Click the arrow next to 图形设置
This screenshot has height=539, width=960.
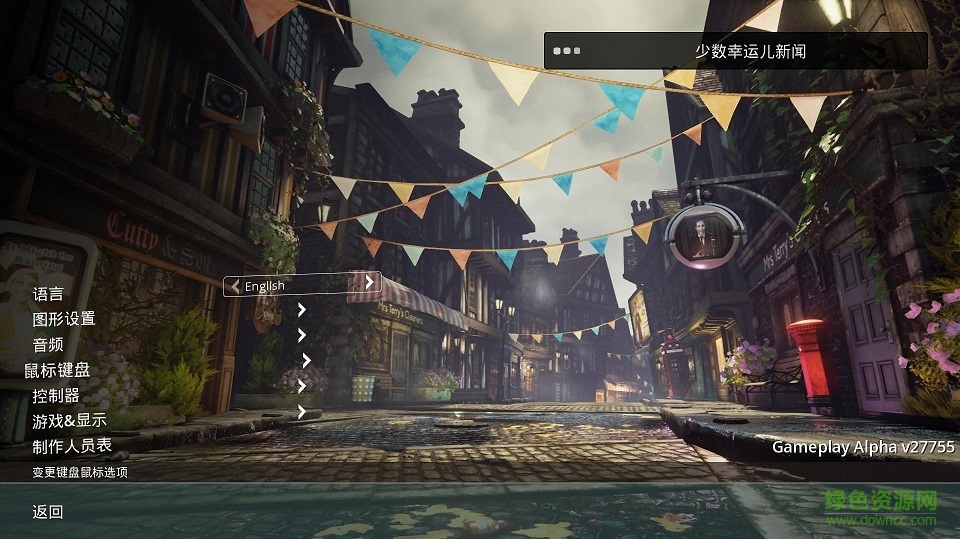pyautogui.click(x=301, y=310)
